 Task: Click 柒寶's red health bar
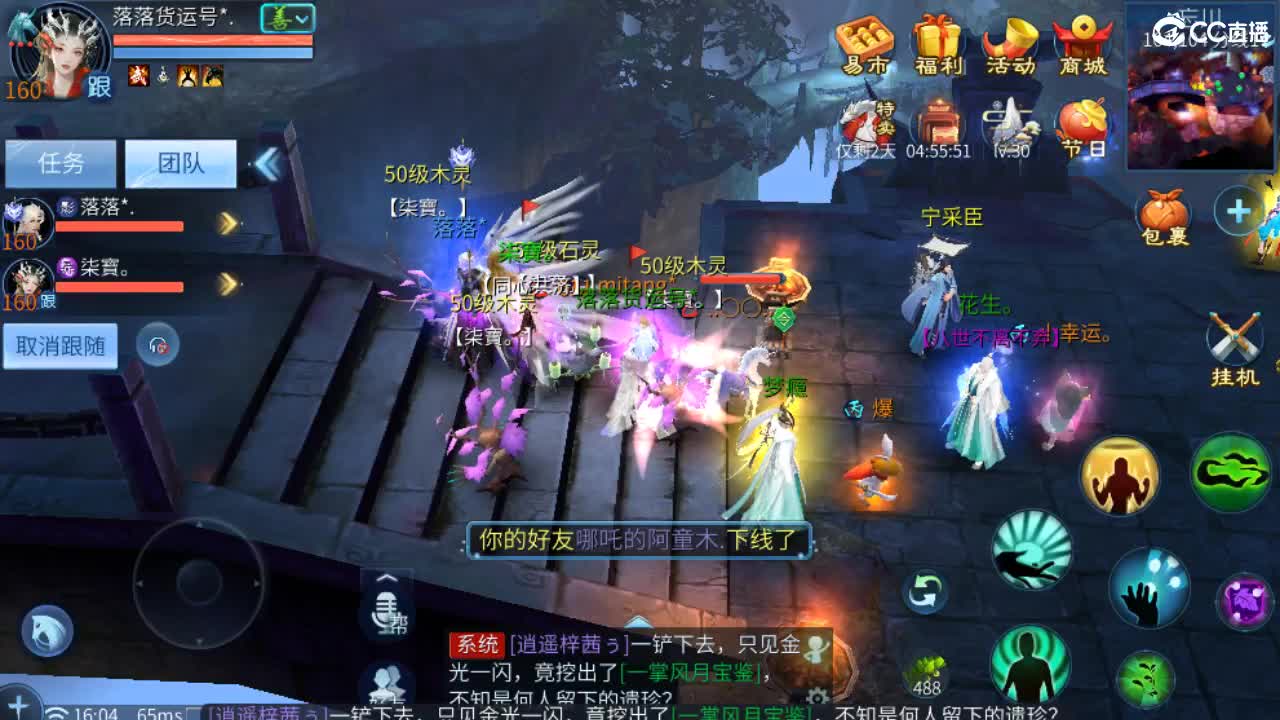tap(120, 287)
